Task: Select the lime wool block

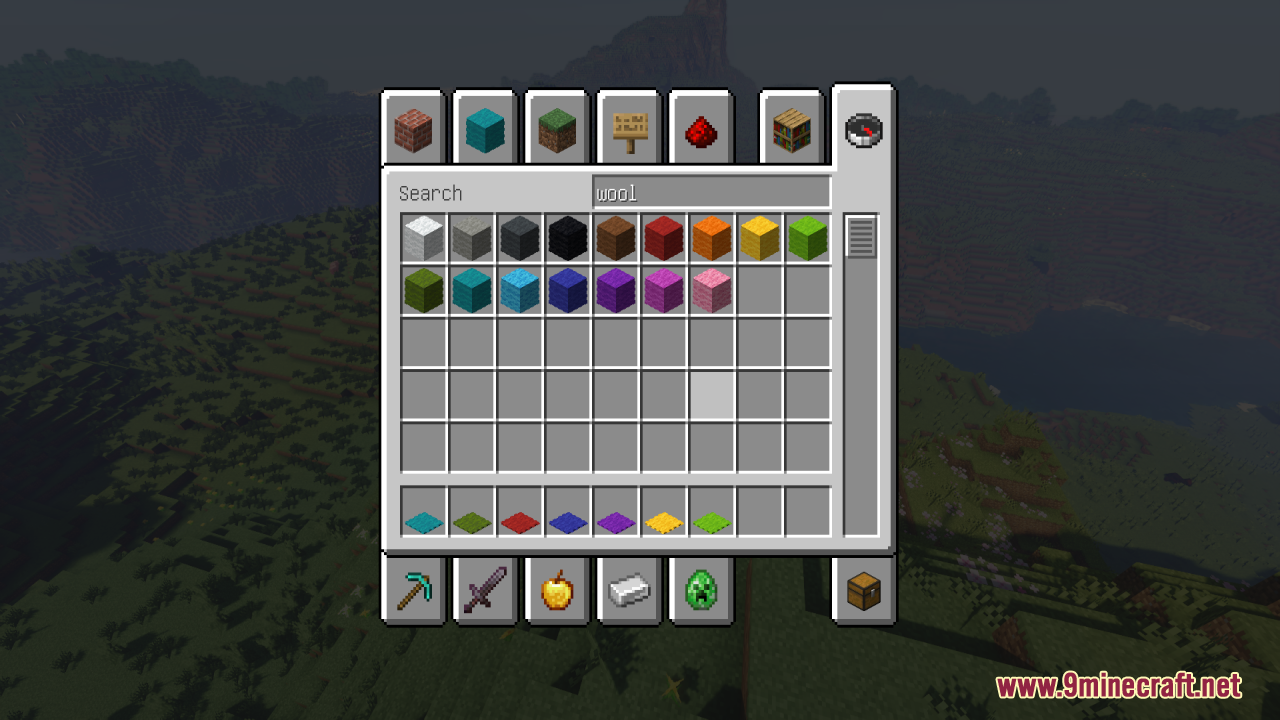Action: coord(807,237)
